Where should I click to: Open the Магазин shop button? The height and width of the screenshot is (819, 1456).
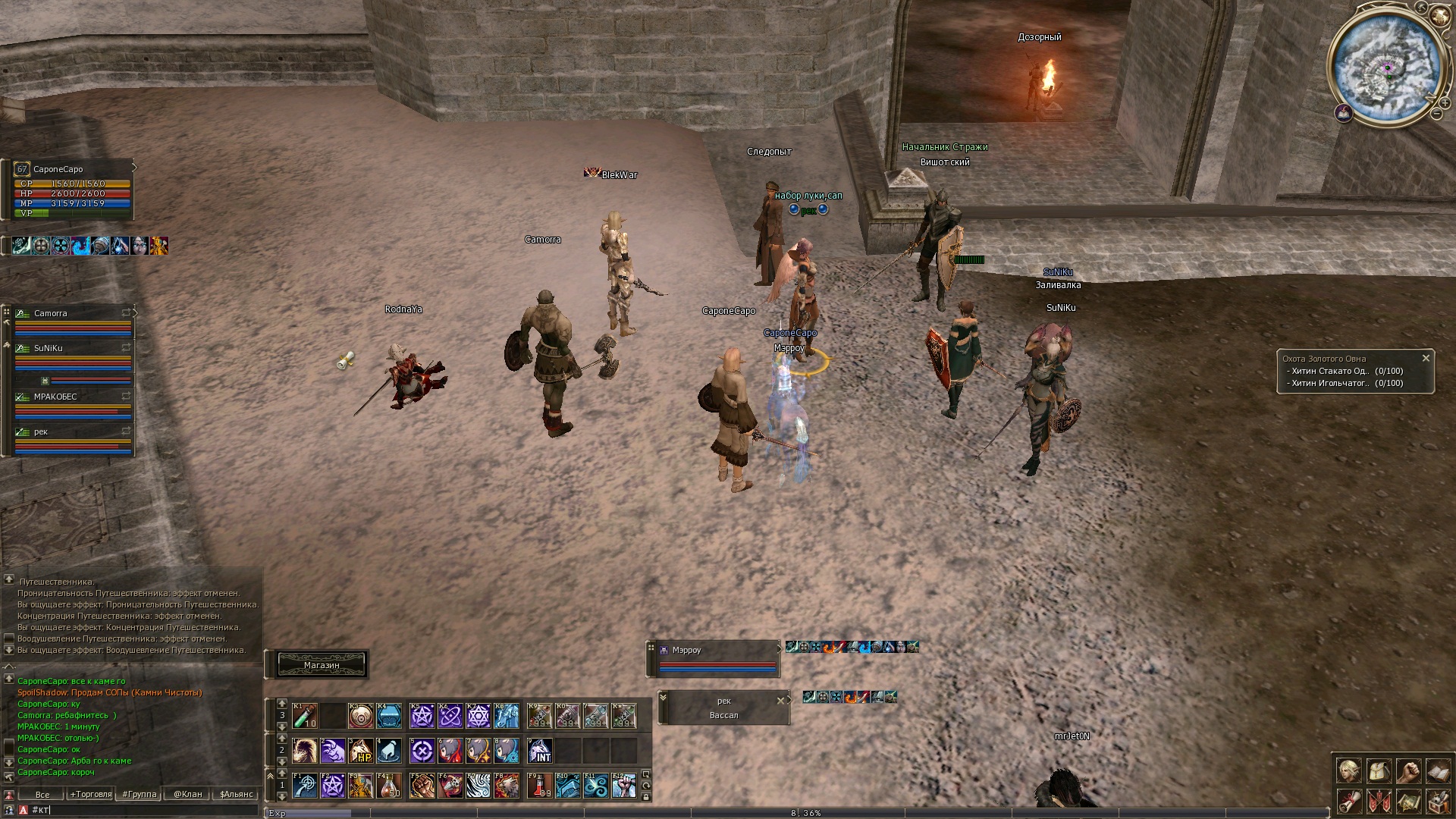(322, 665)
